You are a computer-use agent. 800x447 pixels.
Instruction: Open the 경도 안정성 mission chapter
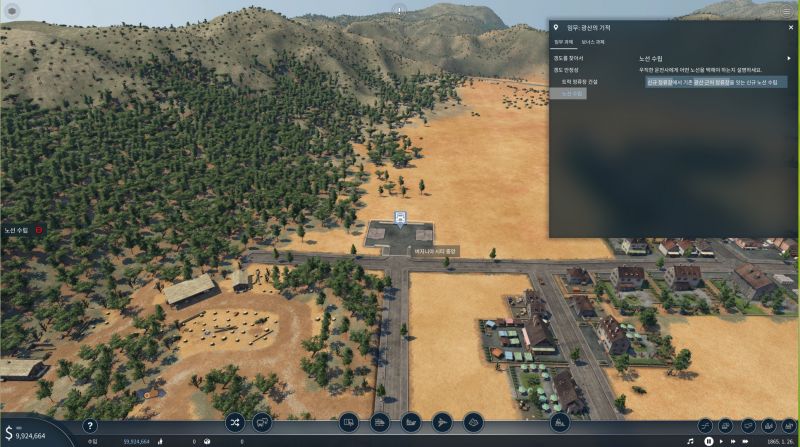(x=568, y=70)
